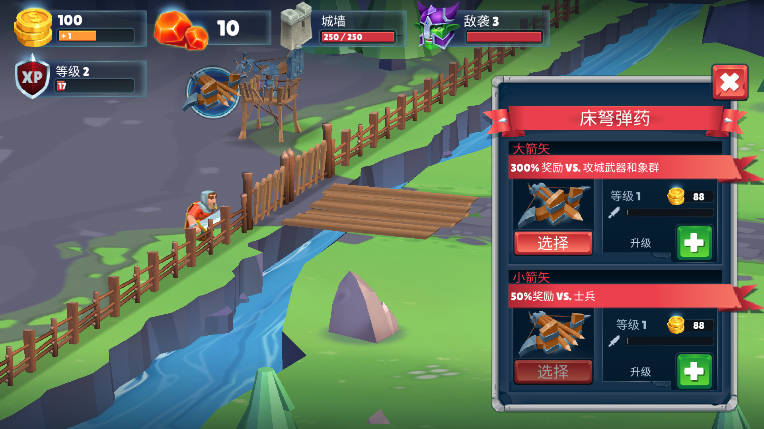Image resolution: width=764 pixels, height=429 pixels.
Task: Upgrade 大箭矢 with the green plus
Action: coord(694,242)
